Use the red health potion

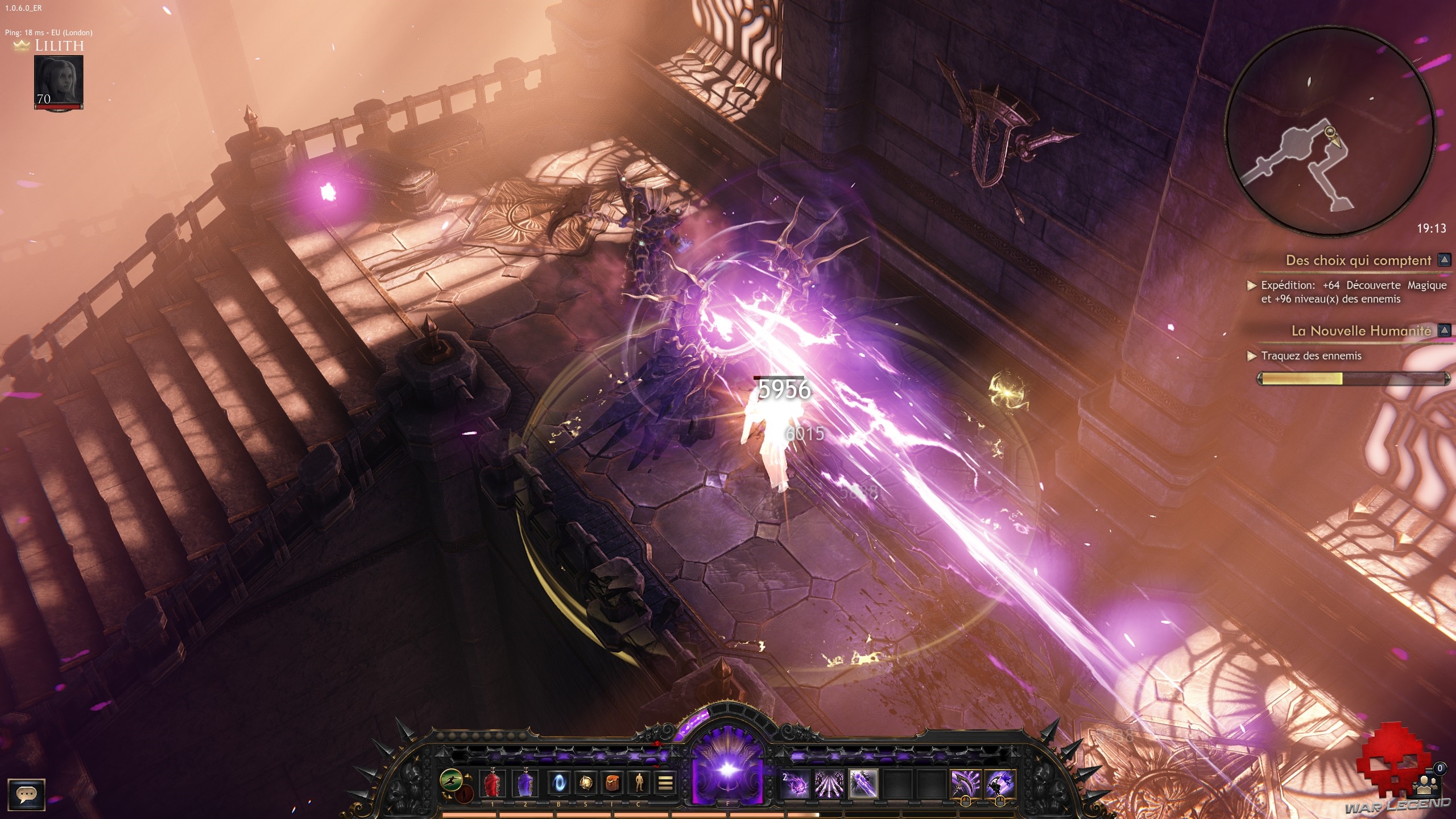[x=493, y=784]
